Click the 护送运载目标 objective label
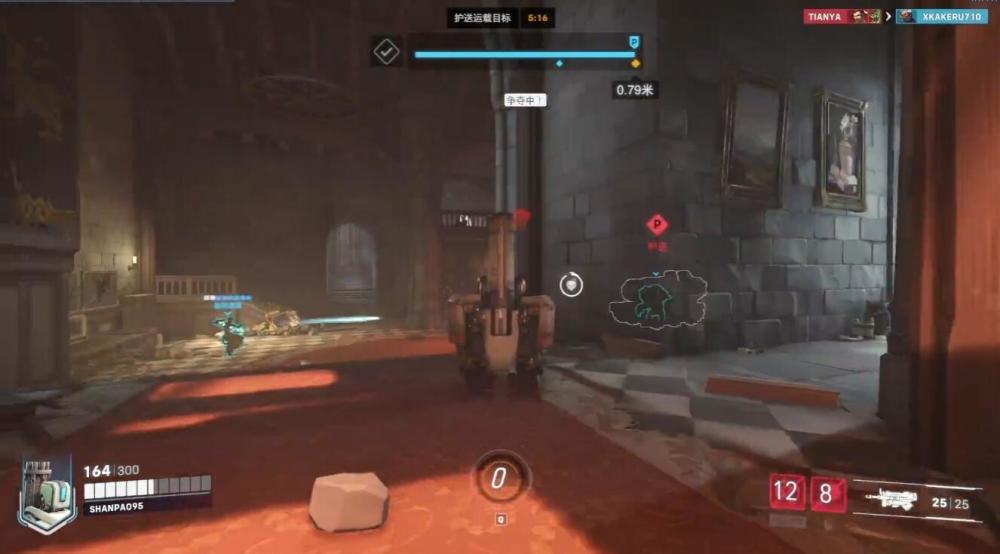This screenshot has height=554, width=1000. click(x=483, y=18)
